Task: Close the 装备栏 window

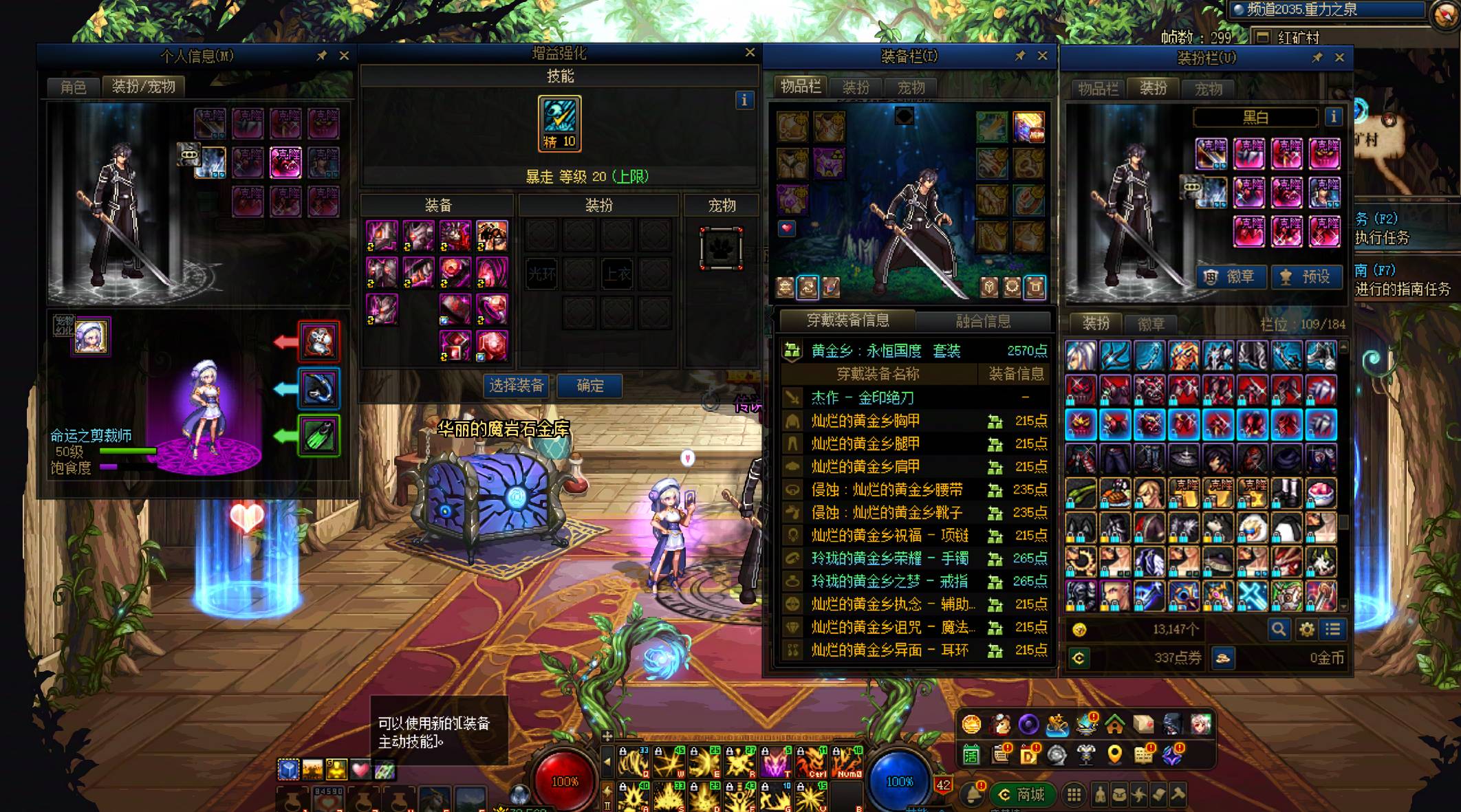Action: tap(1043, 56)
